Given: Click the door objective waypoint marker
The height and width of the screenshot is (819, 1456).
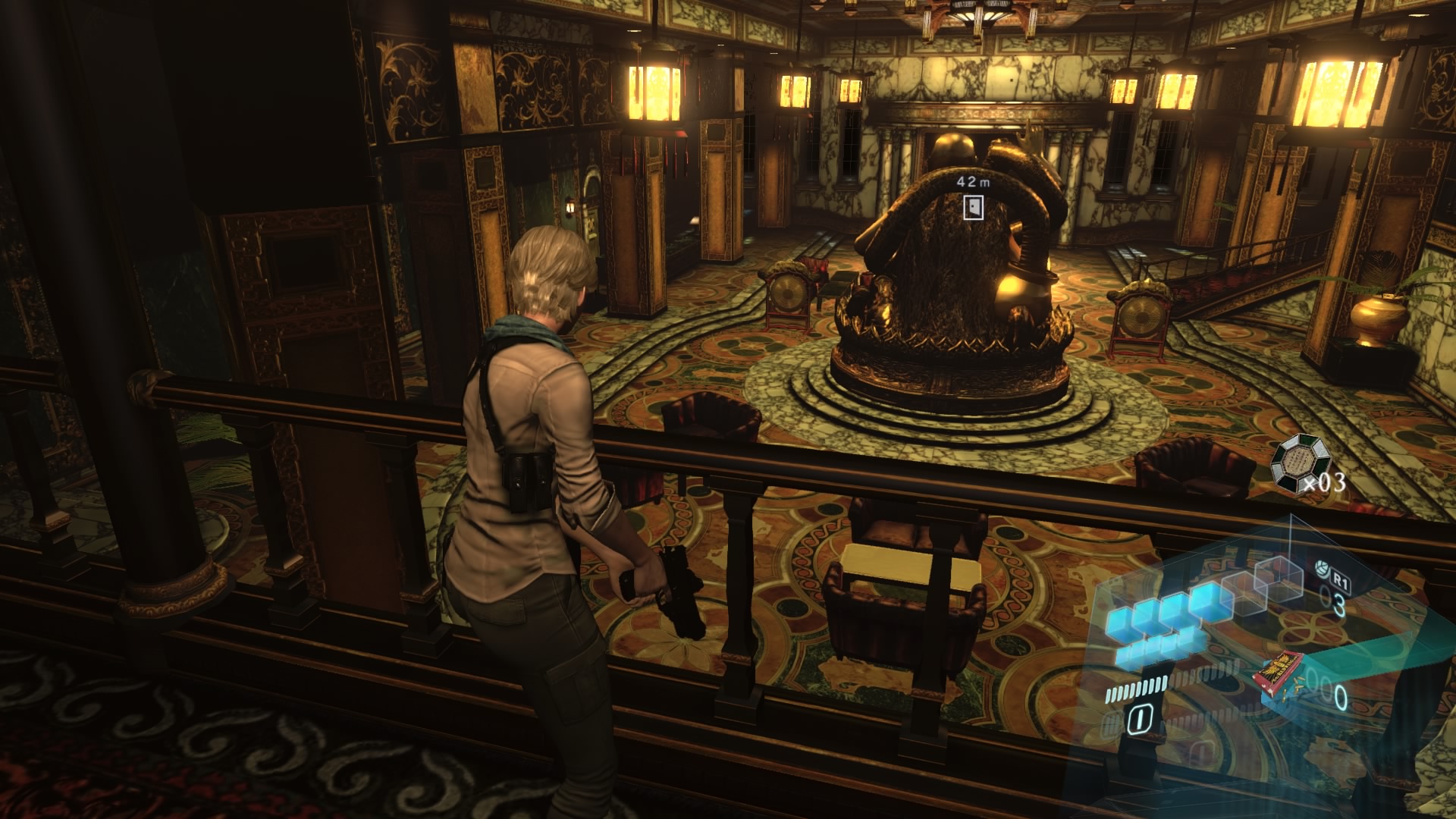Looking at the screenshot, I should point(973,207).
